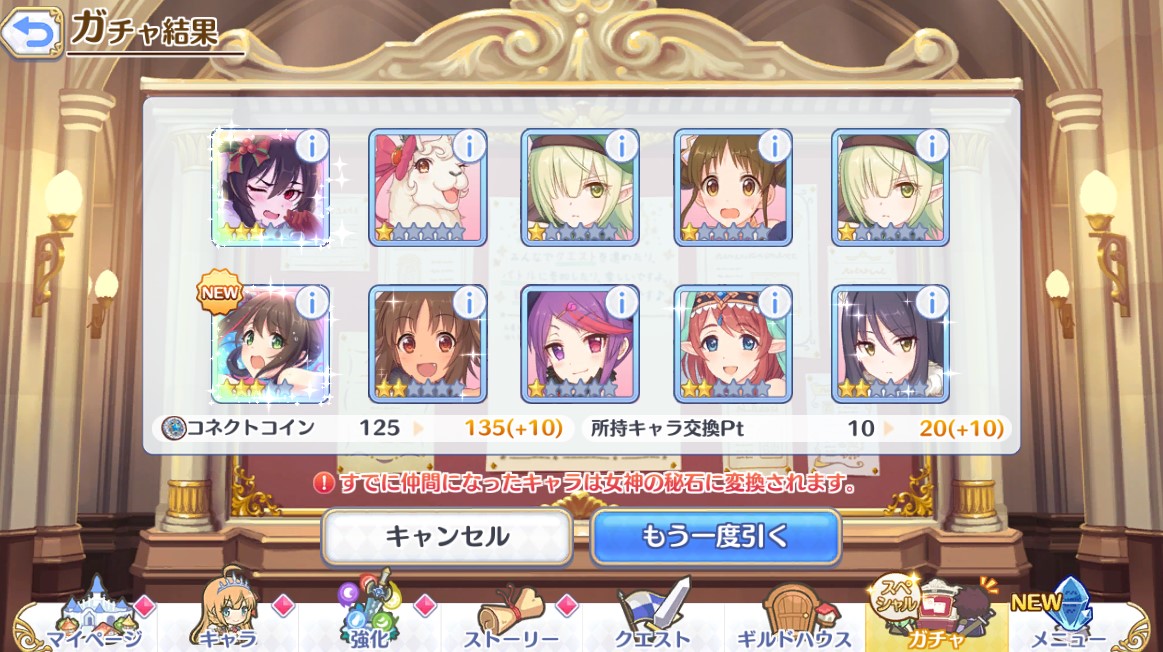Select the dark-haired yellow-eyed girl card
The image size is (1163, 652).
coord(889,346)
